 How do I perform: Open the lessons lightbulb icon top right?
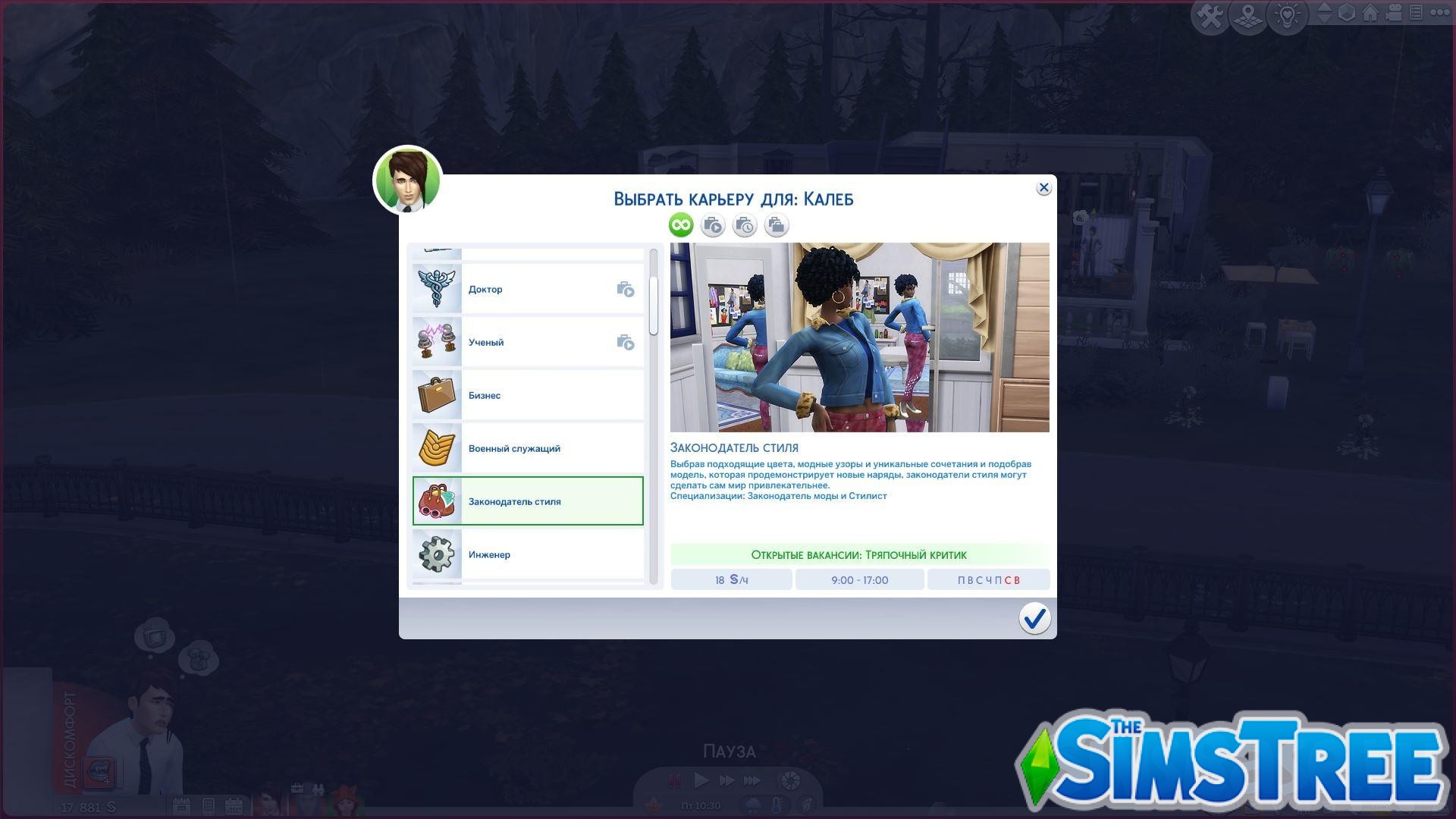(x=1287, y=14)
